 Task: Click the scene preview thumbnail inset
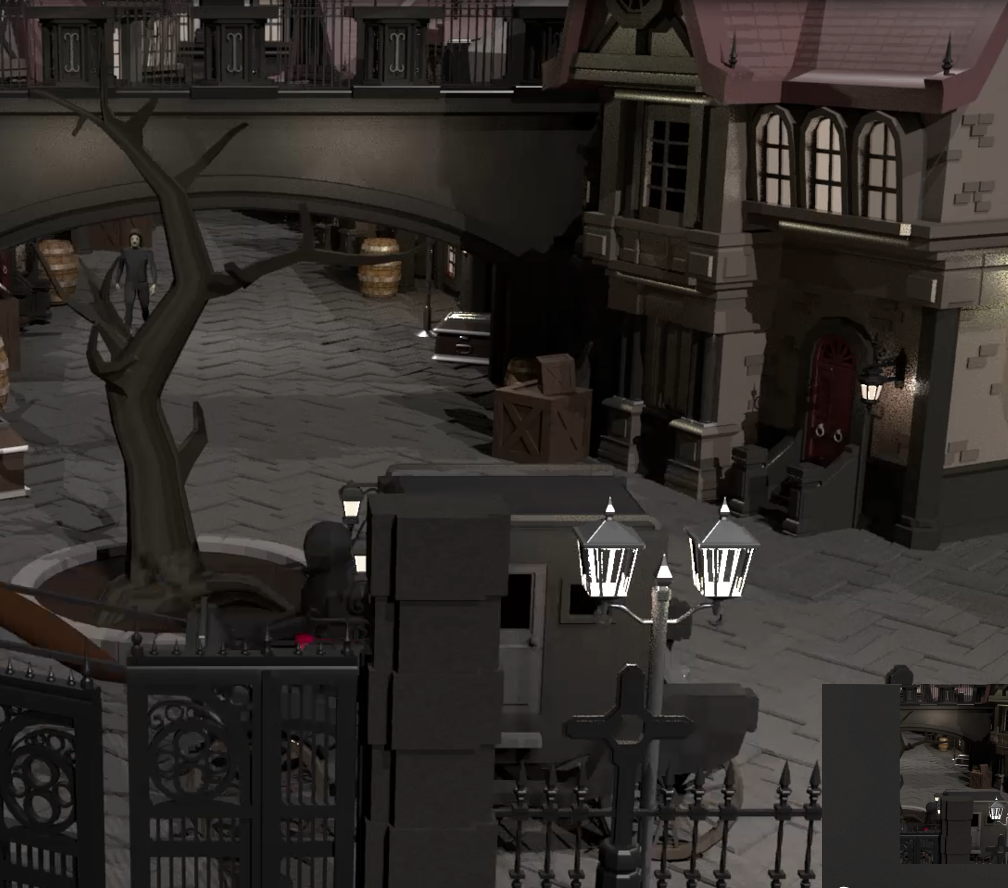[x=953, y=773]
